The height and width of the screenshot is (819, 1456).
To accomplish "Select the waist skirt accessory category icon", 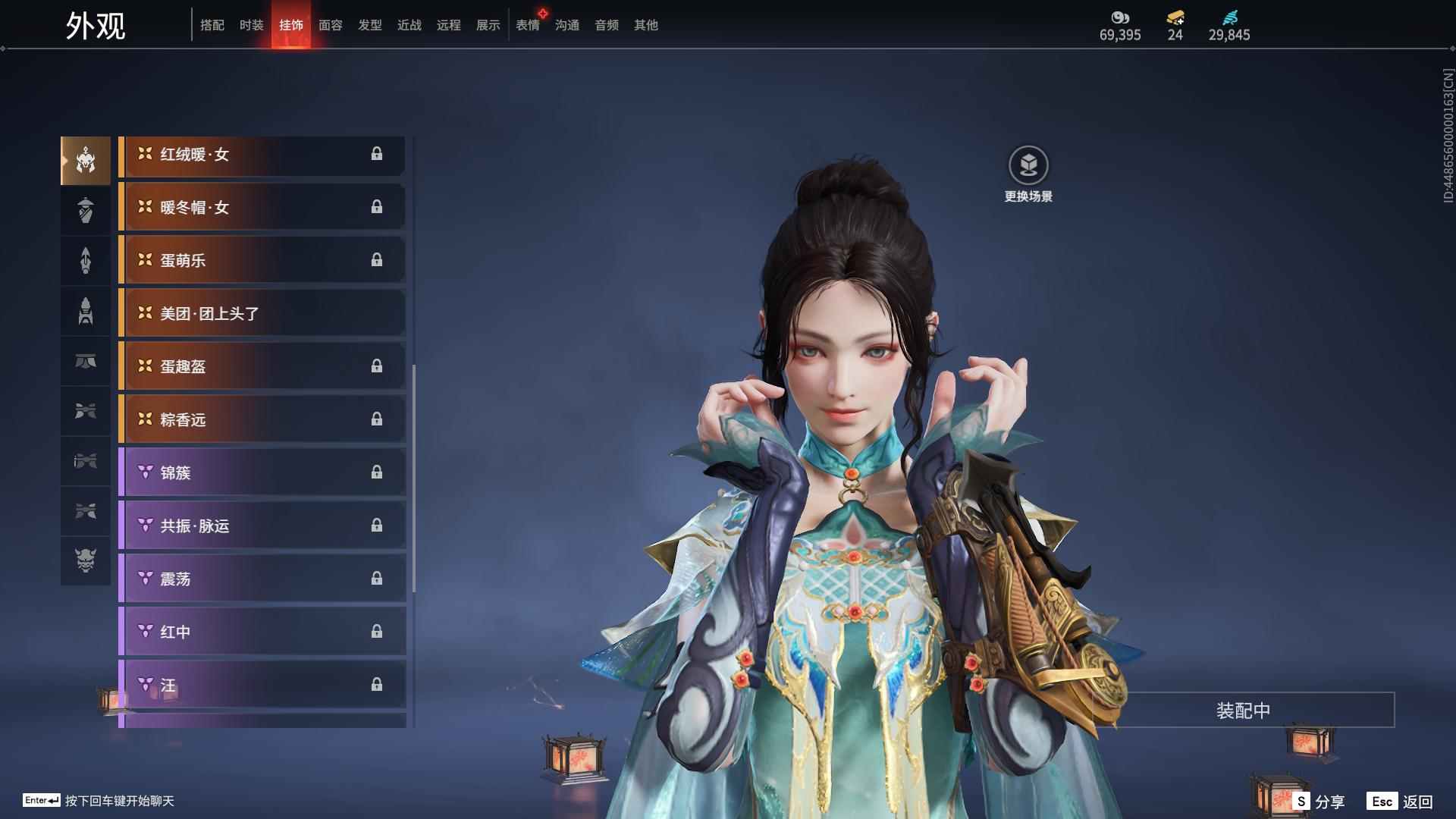I will (x=85, y=362).
